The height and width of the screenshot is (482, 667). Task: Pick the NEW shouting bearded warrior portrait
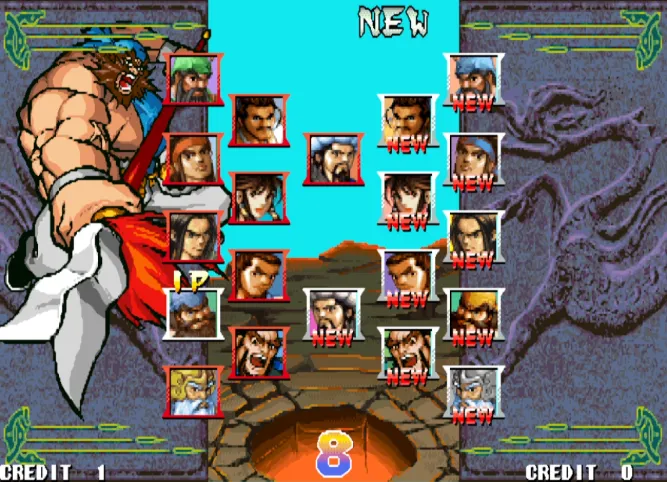(x=407, y=353)
